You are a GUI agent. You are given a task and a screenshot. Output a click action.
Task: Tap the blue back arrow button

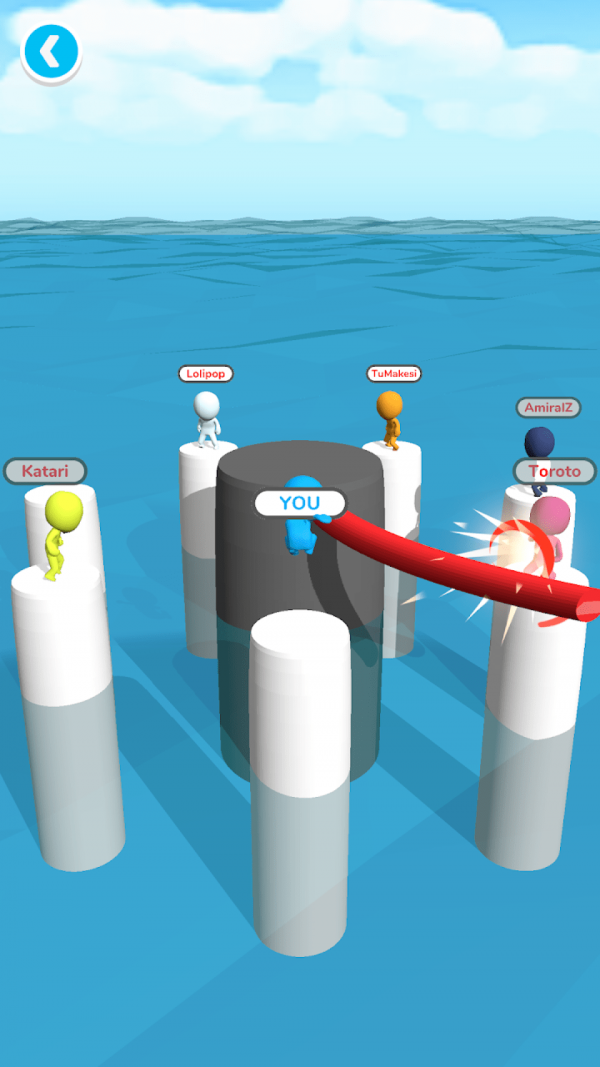coord(50,50)
